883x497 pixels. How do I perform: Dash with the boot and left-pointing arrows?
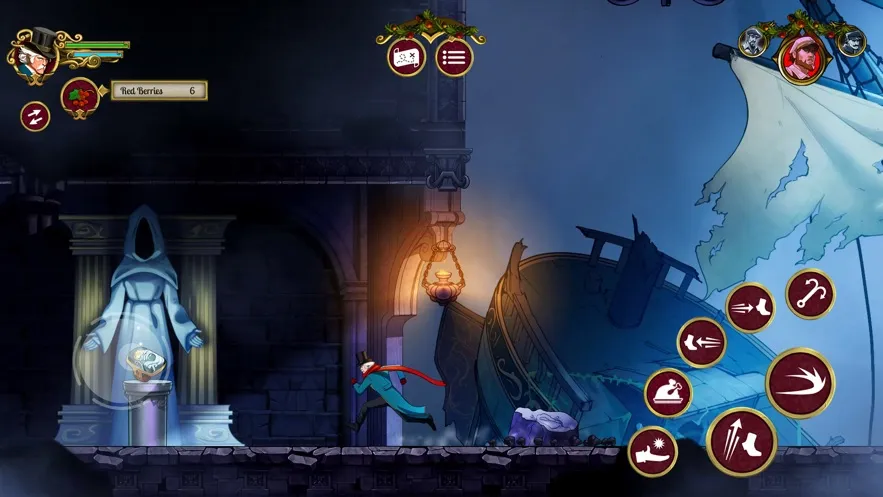click(x=702, y=343)
